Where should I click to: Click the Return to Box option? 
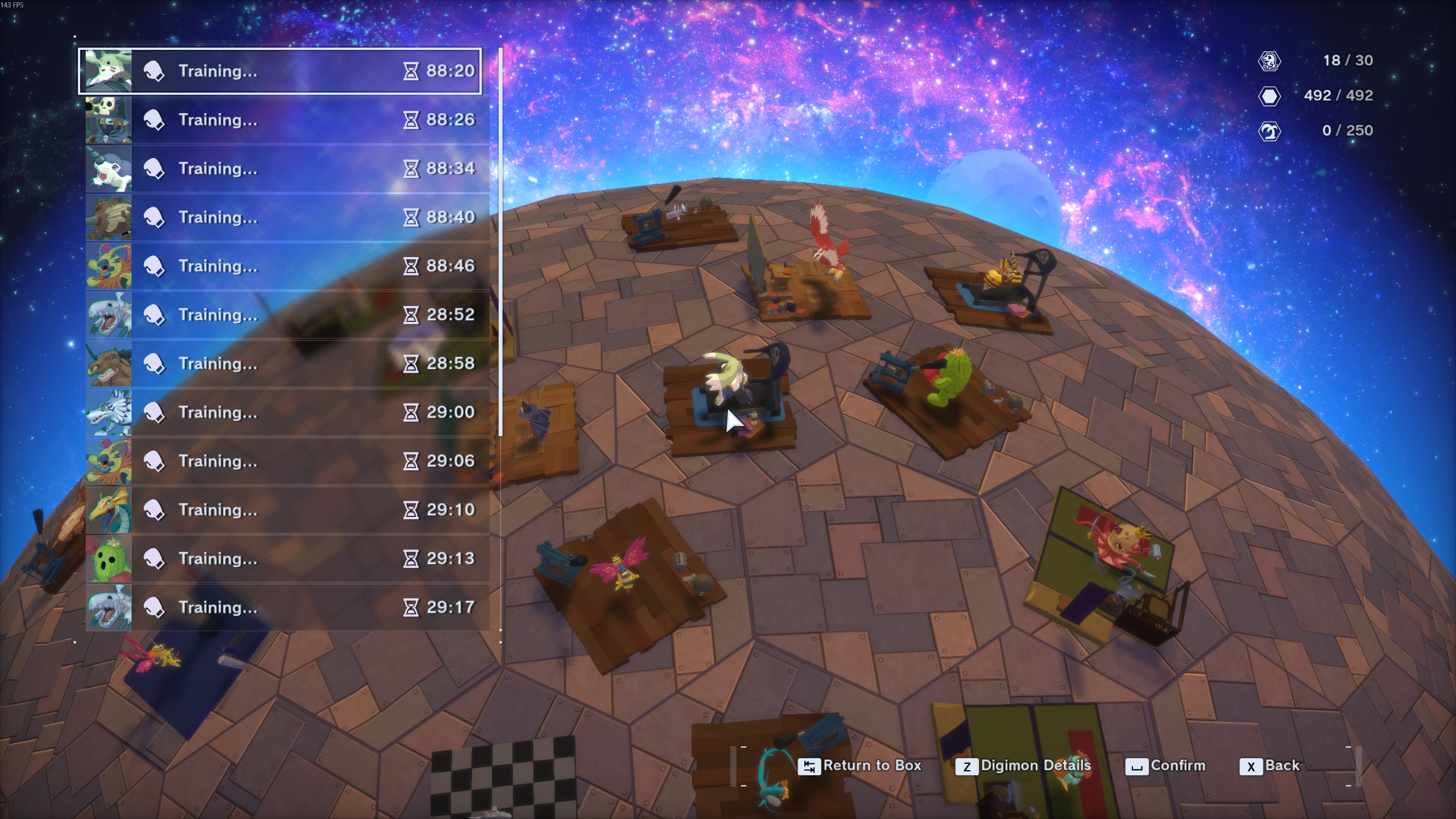click(x=859, y=766)
